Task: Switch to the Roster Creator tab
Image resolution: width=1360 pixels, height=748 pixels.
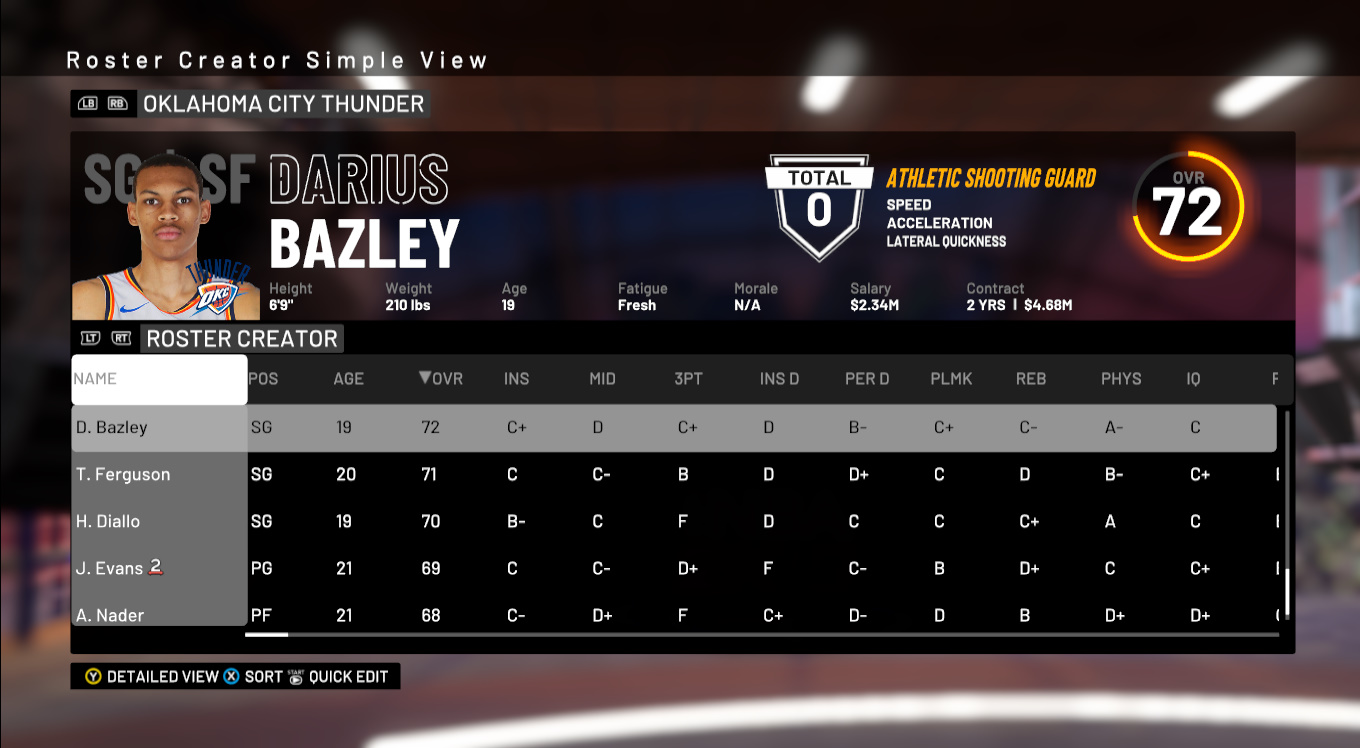Action: coord(242,339)
